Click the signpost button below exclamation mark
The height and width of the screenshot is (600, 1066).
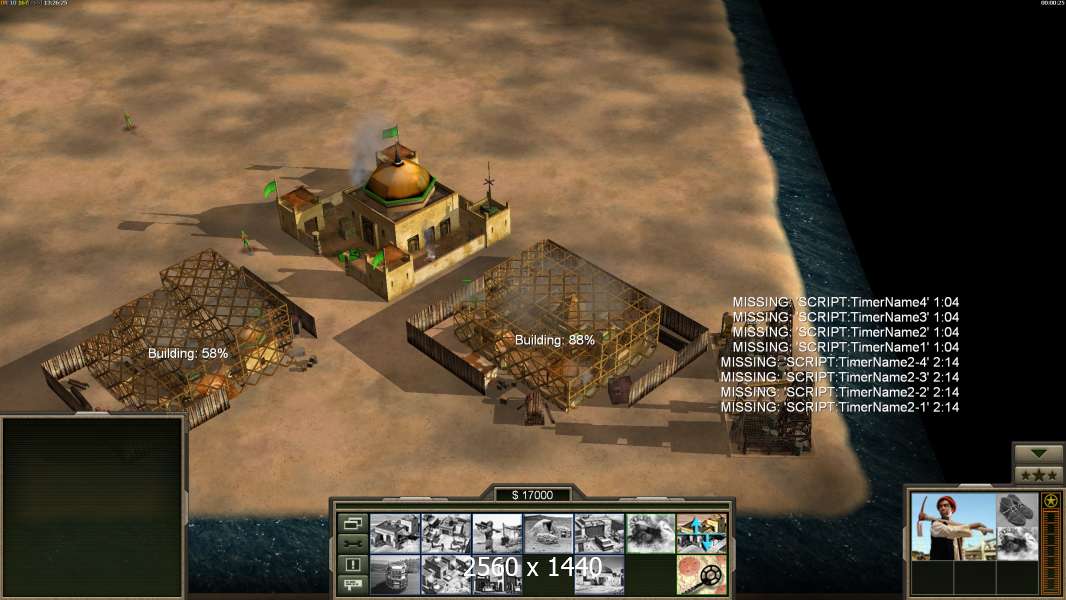[x=352, y=584]
